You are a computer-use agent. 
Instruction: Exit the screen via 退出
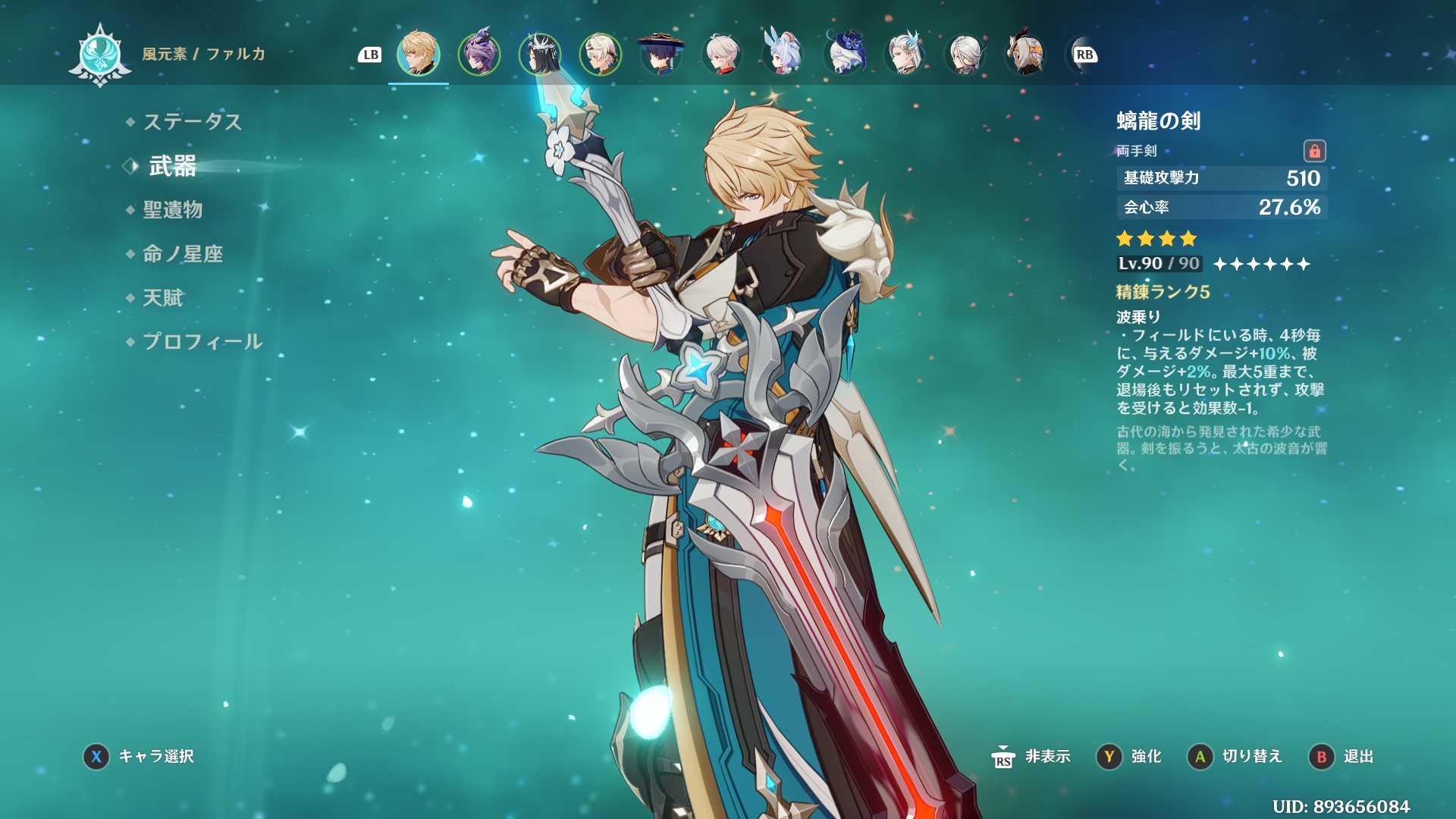[x=1341, y=756]
